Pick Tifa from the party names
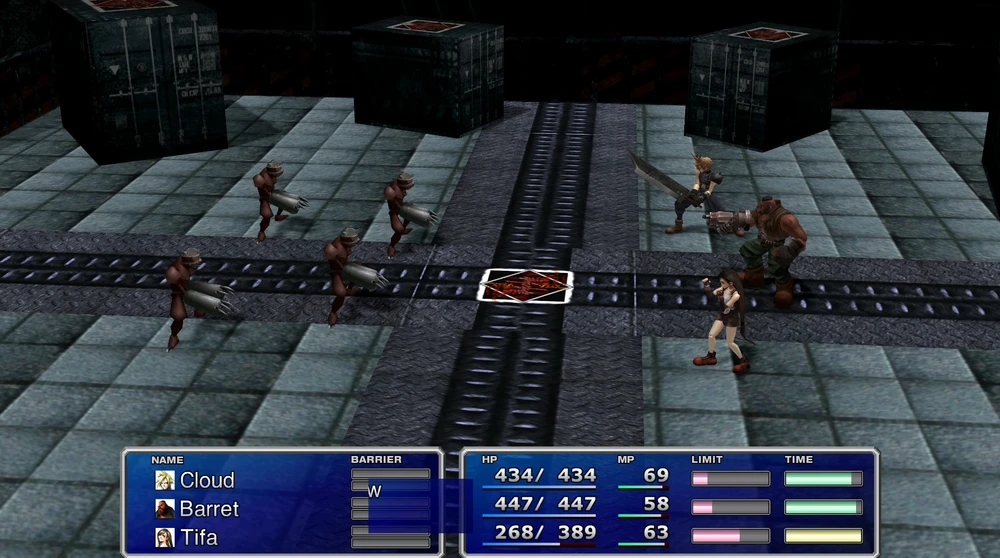Viewport: 1000px width, 558px height. pos(200,537)
